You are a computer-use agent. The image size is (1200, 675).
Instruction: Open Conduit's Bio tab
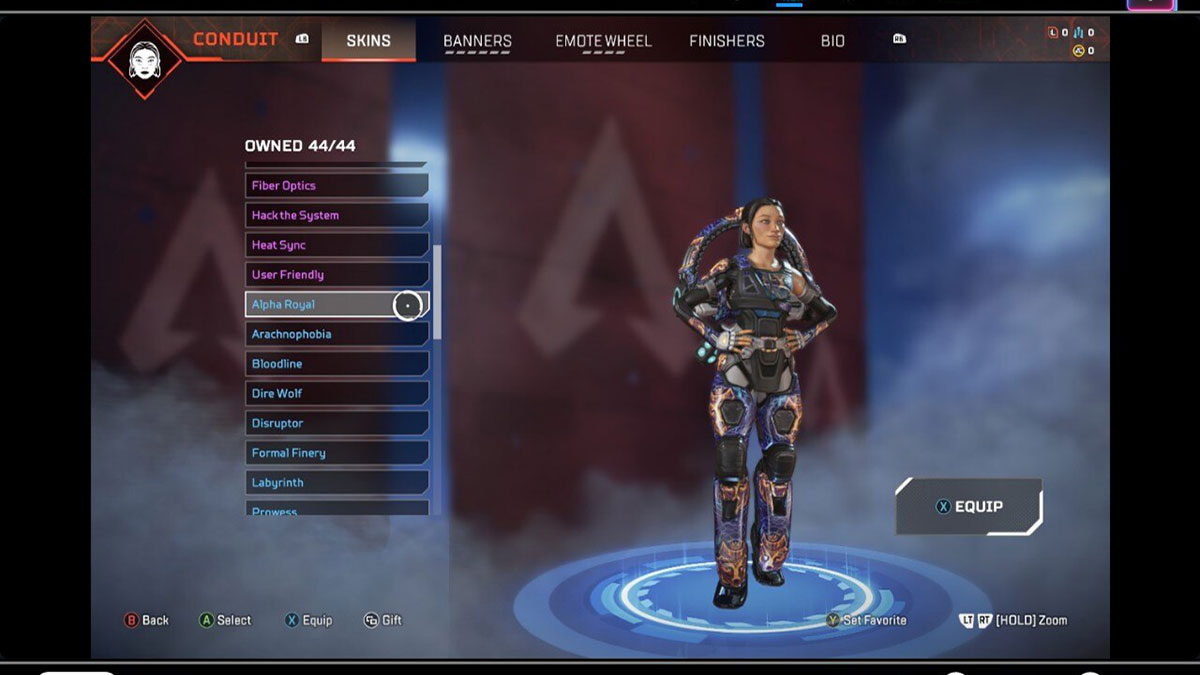click(x=832, y=41)
